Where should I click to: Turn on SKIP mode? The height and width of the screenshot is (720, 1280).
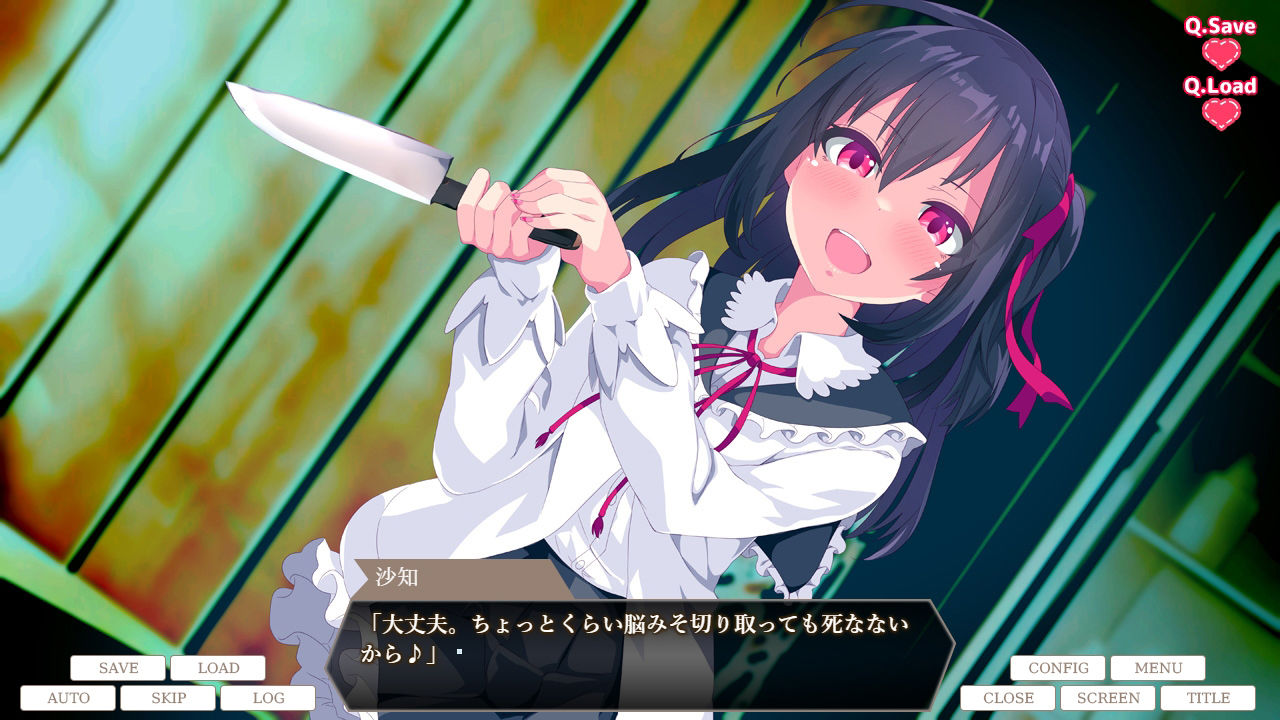(x=168, y=697)
